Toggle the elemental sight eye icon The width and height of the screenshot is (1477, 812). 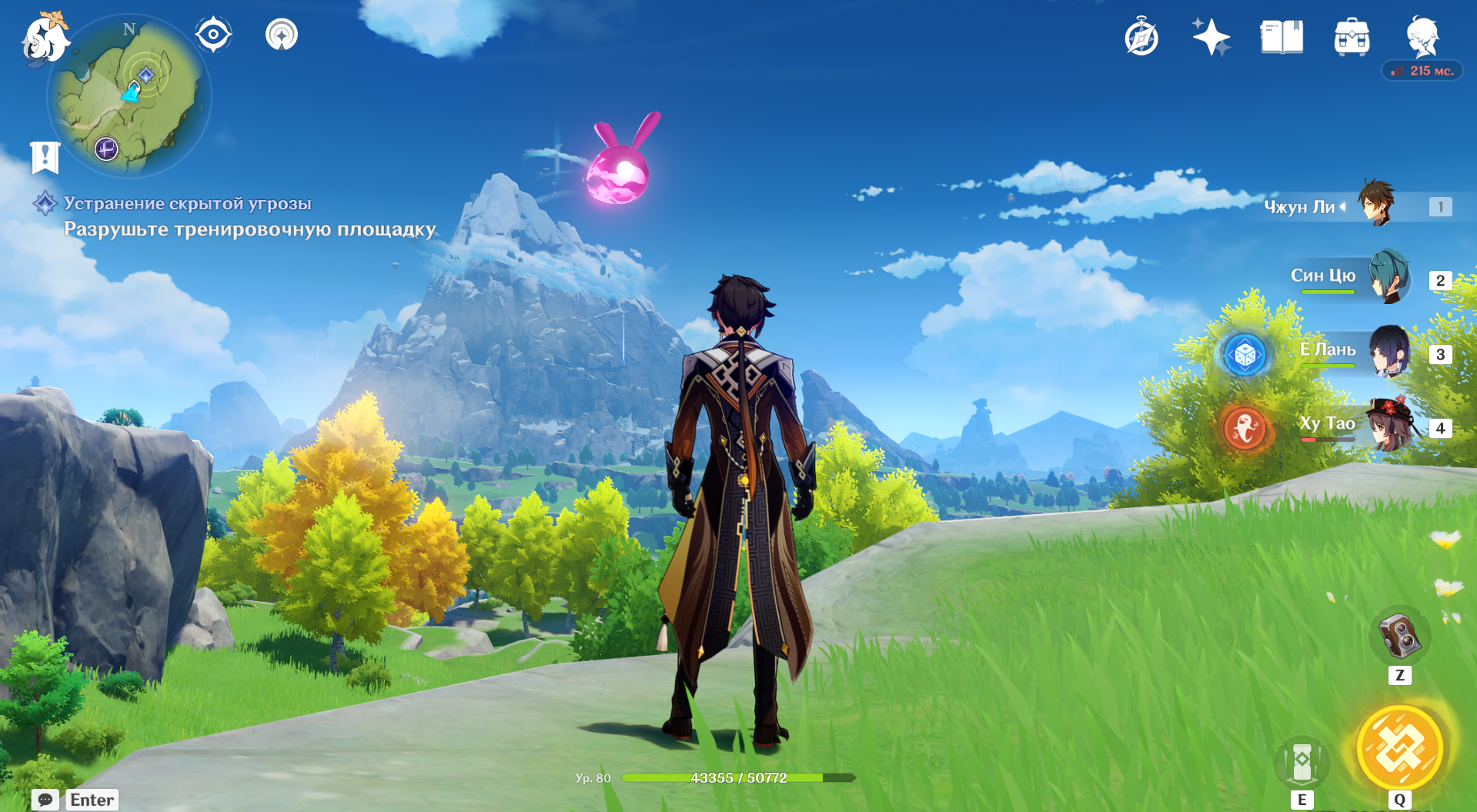click(213, 35)
